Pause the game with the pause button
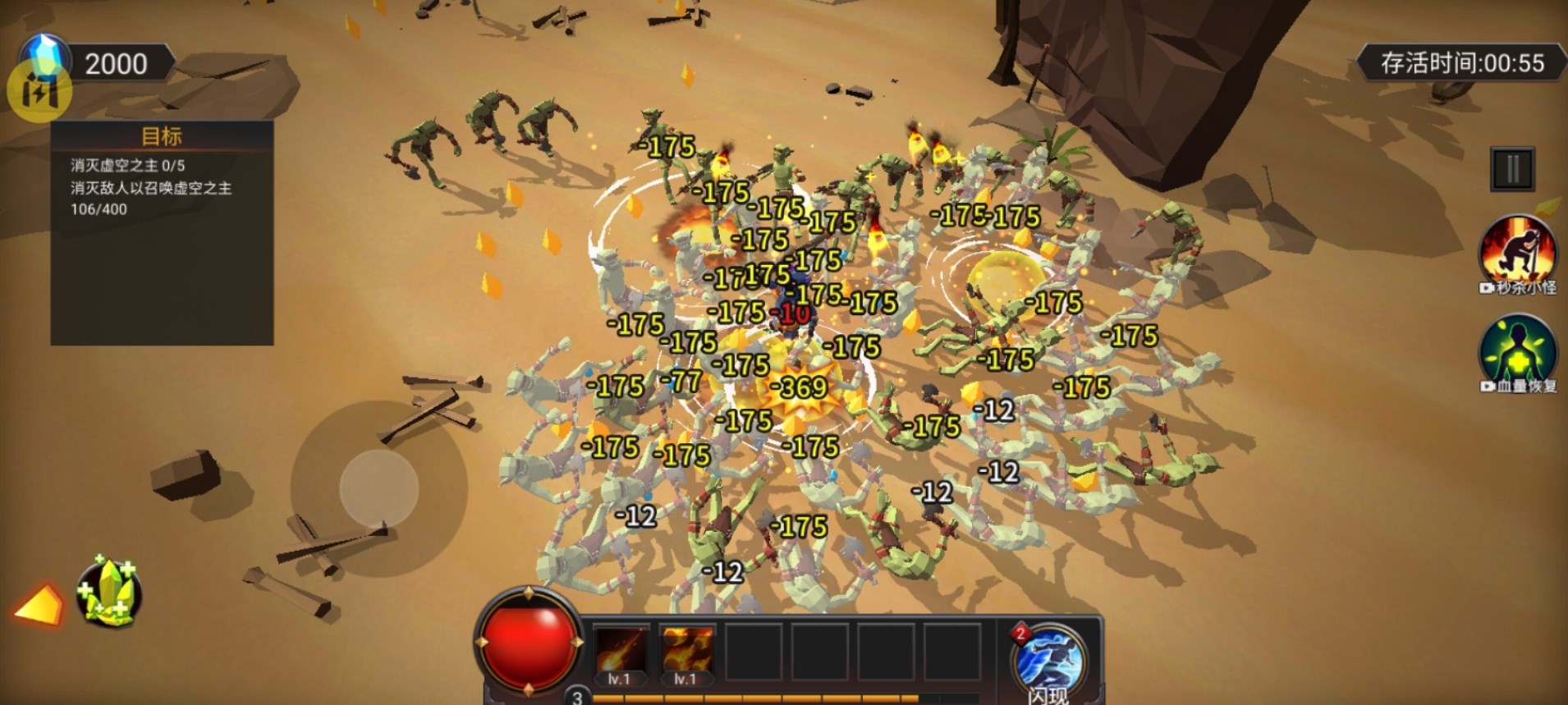Image resolution: width=1568 pixels, height=705 pixels. click(1511, 169)
